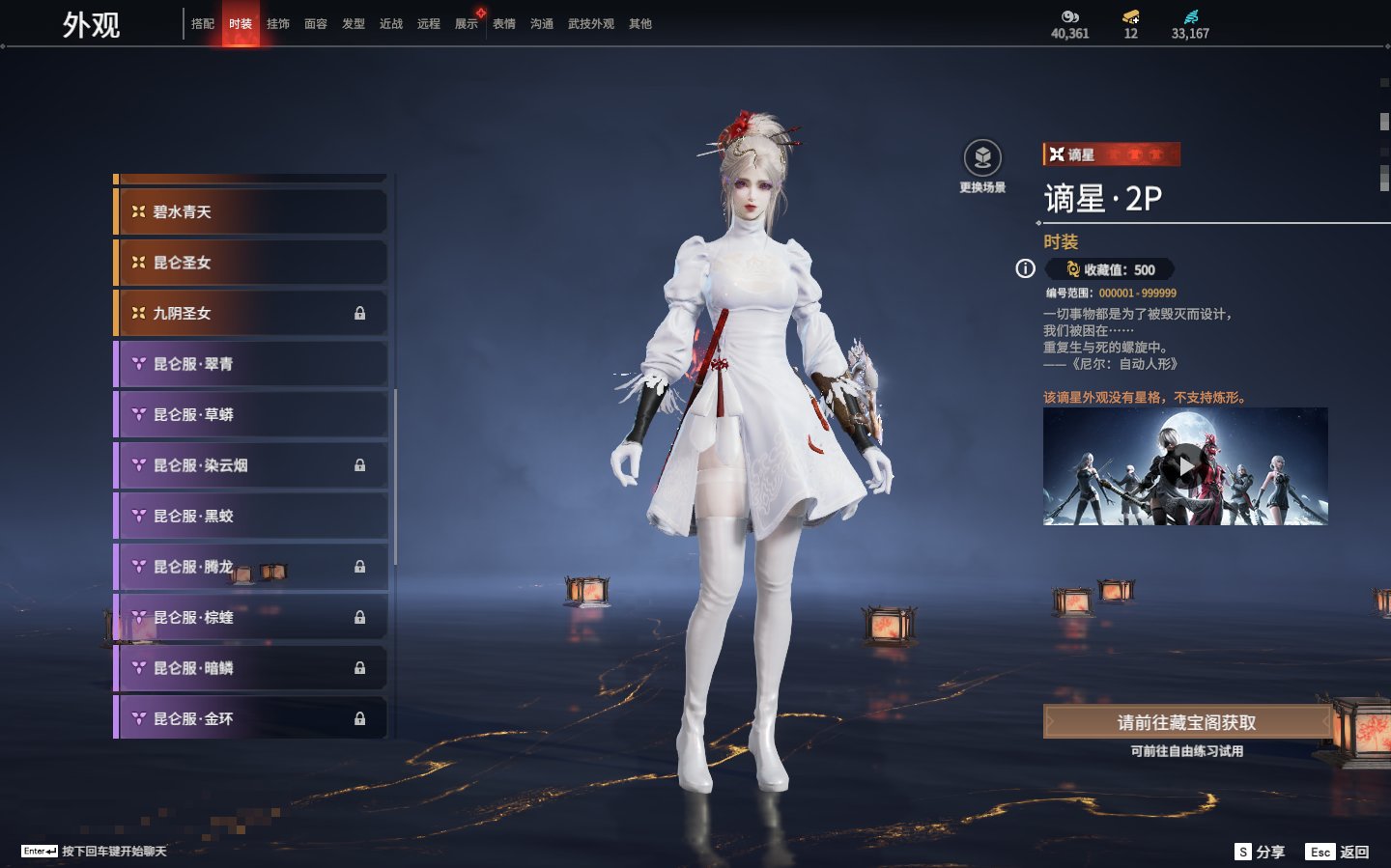Click the 返回 back button
The width and height of the screenshot is (1391, 868).
(1338, 852)
